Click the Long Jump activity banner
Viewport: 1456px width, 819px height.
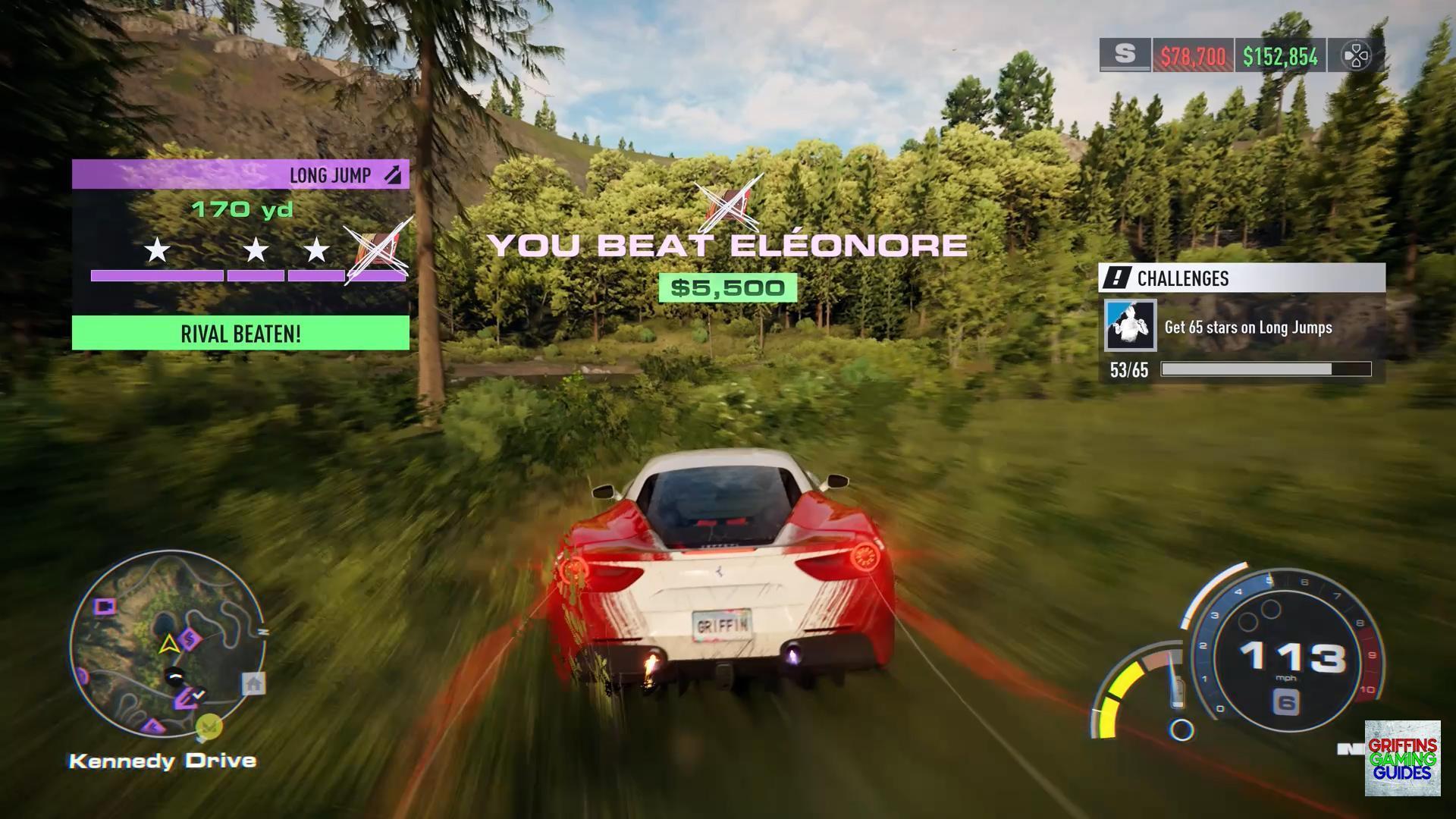240,175
